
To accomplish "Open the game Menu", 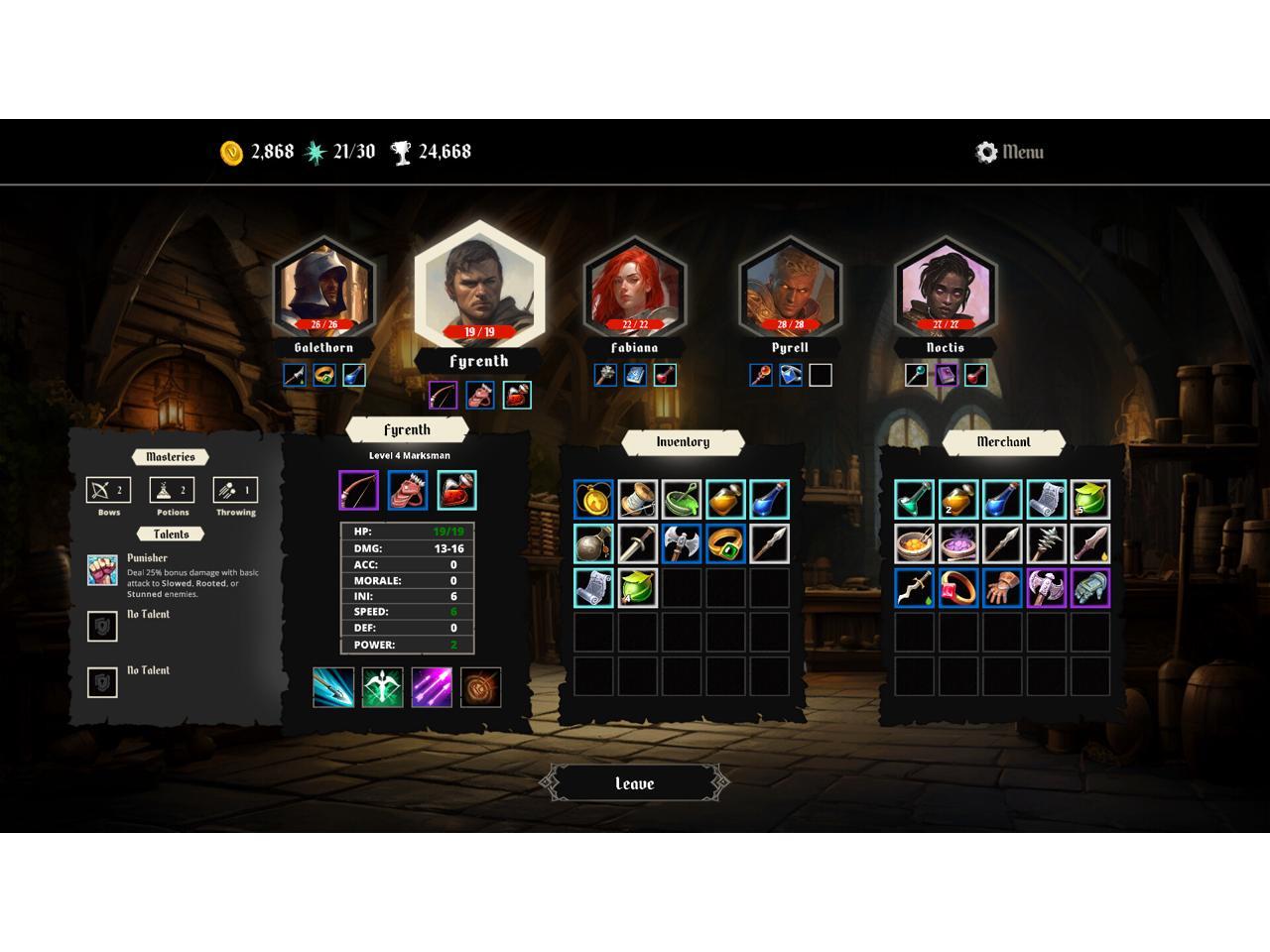I will click(x=1010, y=152).
